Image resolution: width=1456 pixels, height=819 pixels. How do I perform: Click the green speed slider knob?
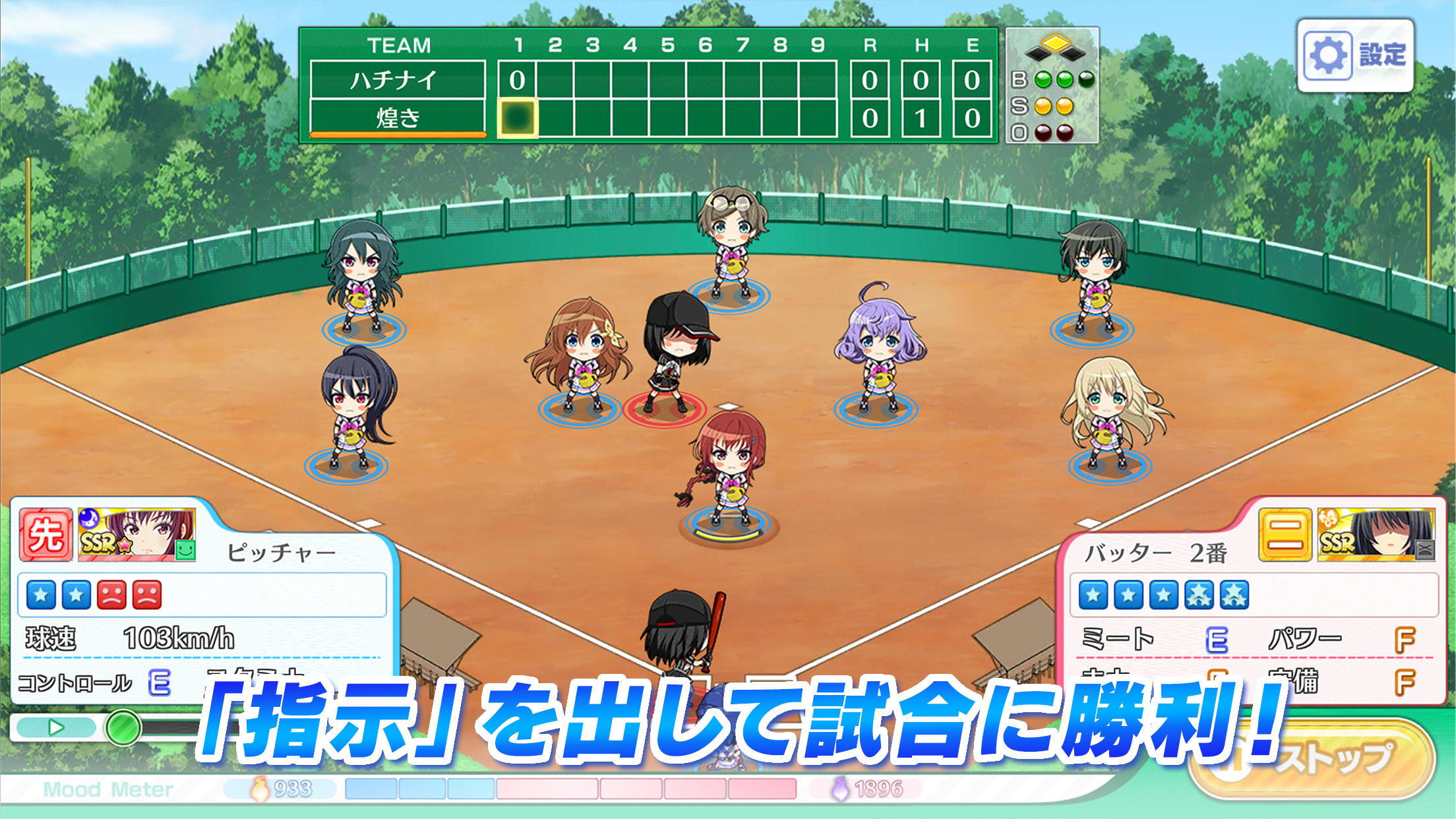(x=123, y=728)
